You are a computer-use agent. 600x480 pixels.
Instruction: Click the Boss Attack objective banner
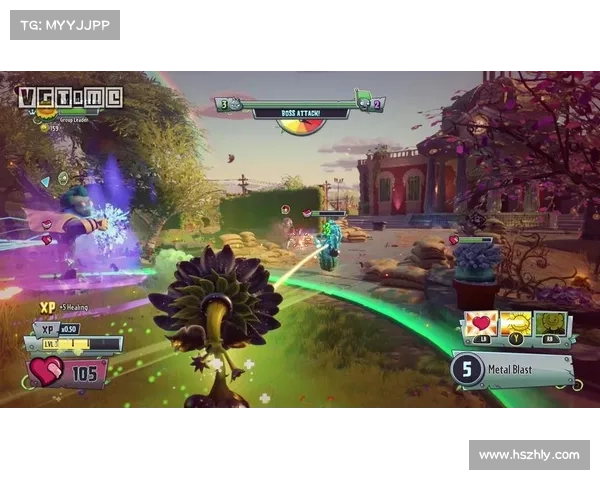(300, 114)
